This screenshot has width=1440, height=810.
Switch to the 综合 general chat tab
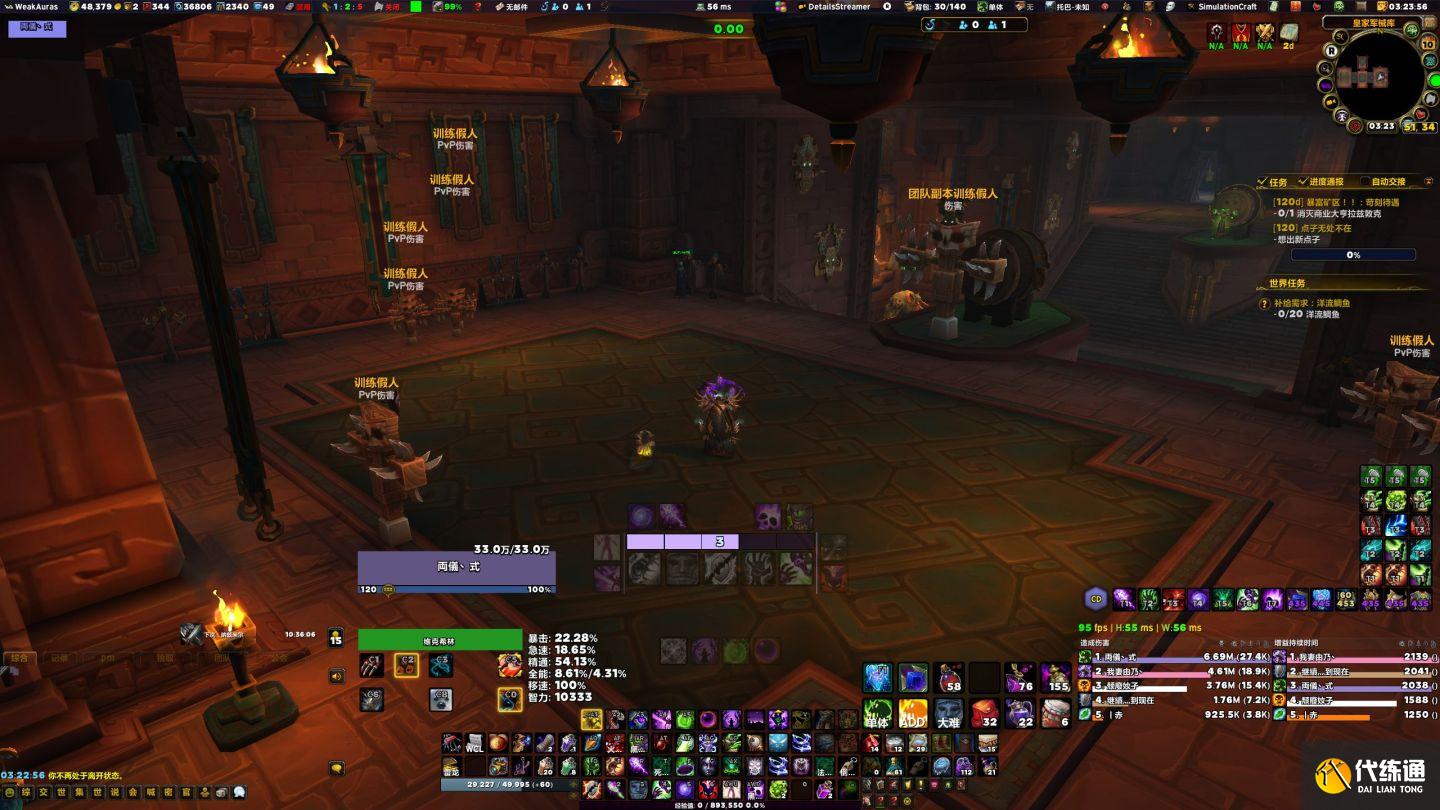(19, 658)
